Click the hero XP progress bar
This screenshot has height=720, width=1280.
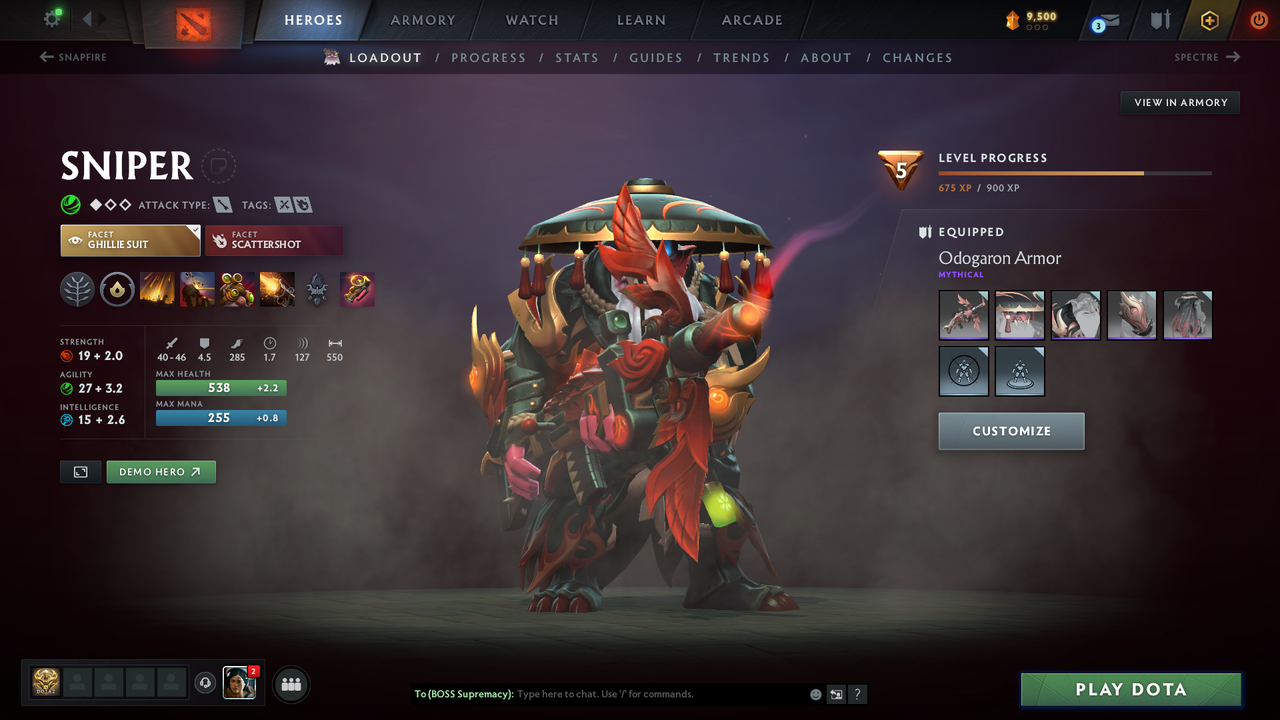point(1075,172)
